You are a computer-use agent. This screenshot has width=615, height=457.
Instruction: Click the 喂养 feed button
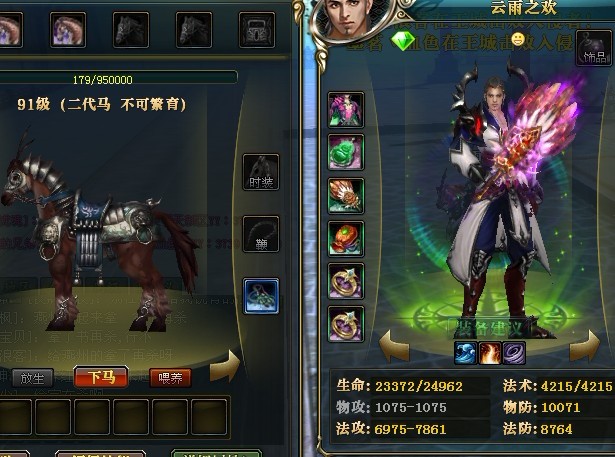[x=170, y=377]
